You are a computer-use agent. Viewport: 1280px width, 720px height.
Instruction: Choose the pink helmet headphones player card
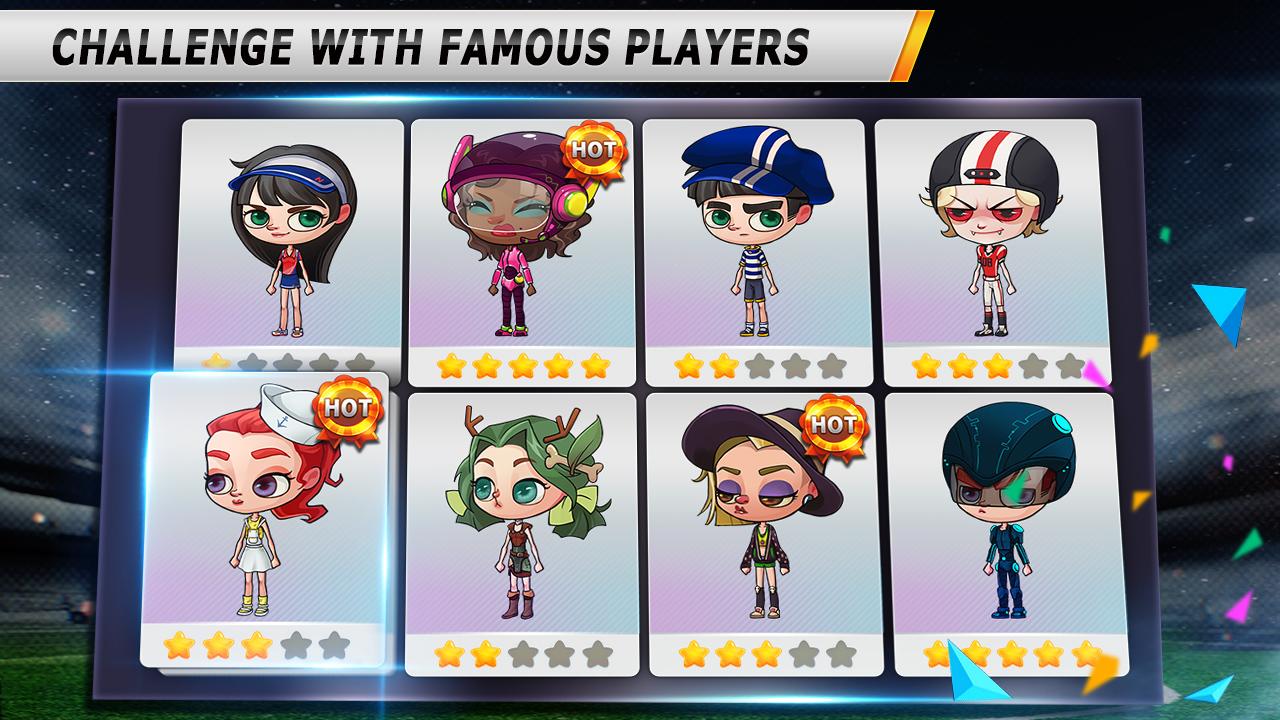(x=522, y=250)
